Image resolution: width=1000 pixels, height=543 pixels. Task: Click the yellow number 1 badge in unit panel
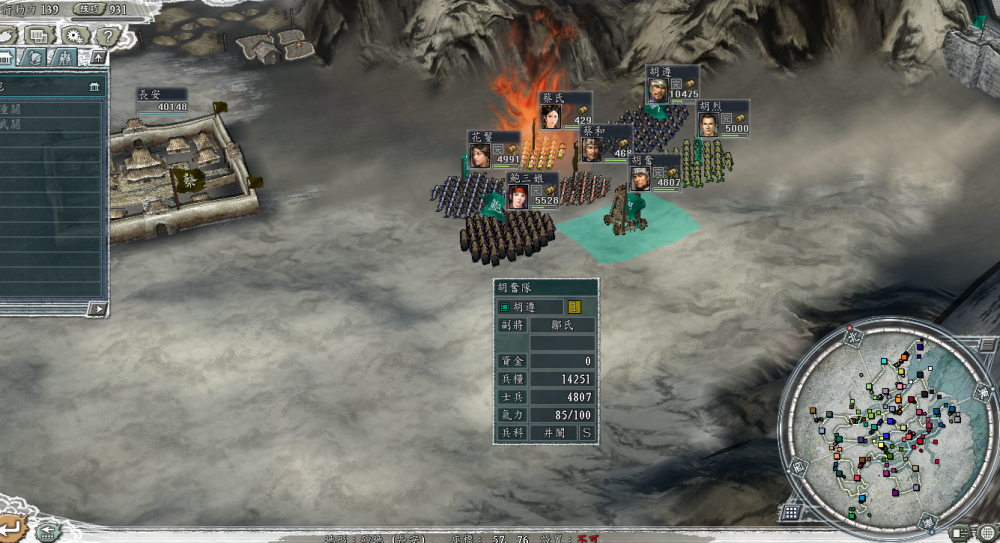(574, 307)
